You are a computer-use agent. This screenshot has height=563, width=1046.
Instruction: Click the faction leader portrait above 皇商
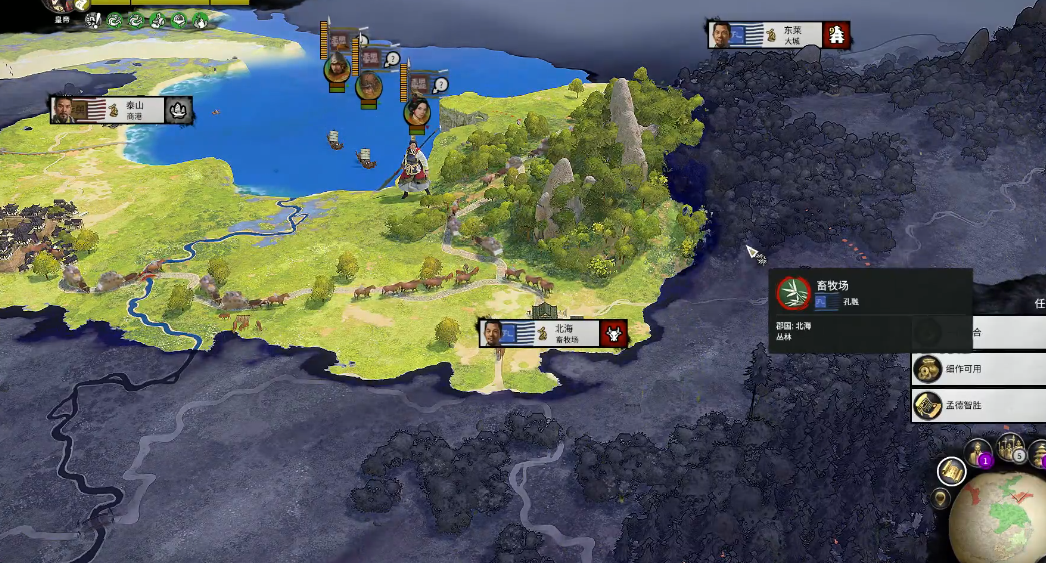coord(62,5)
